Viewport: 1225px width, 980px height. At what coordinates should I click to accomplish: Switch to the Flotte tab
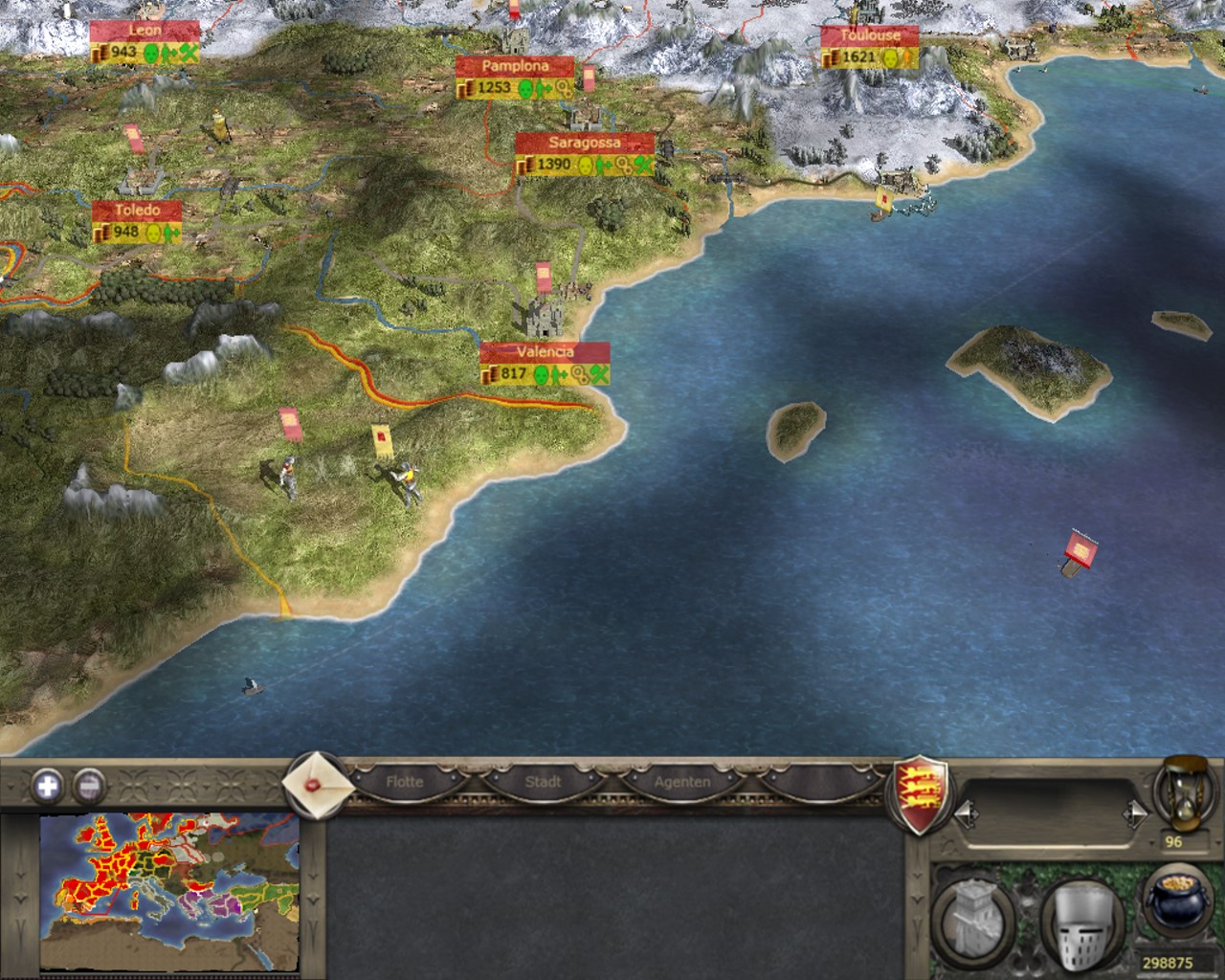404,781
